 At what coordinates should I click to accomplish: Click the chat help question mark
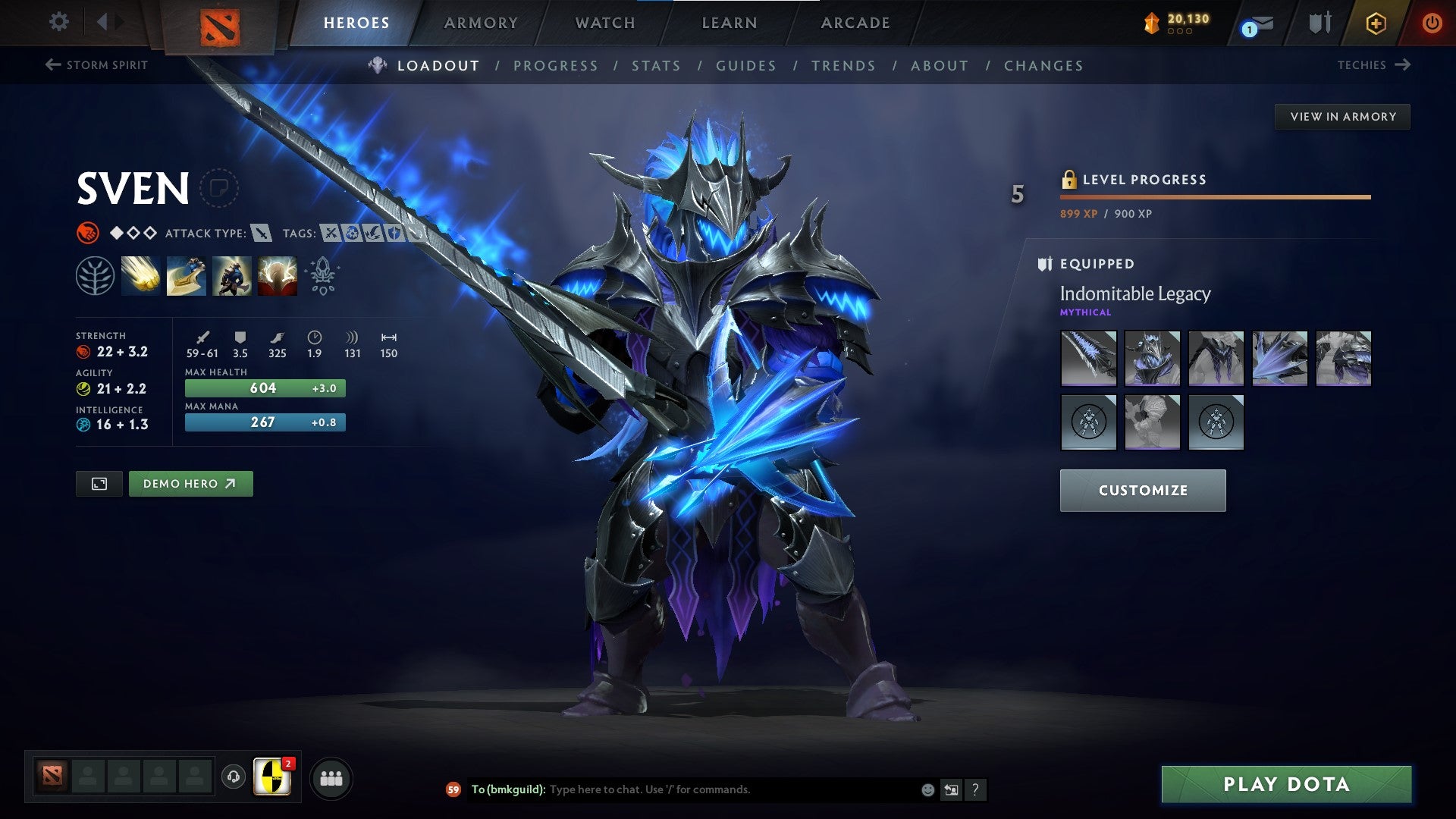(x=975, y=789)
